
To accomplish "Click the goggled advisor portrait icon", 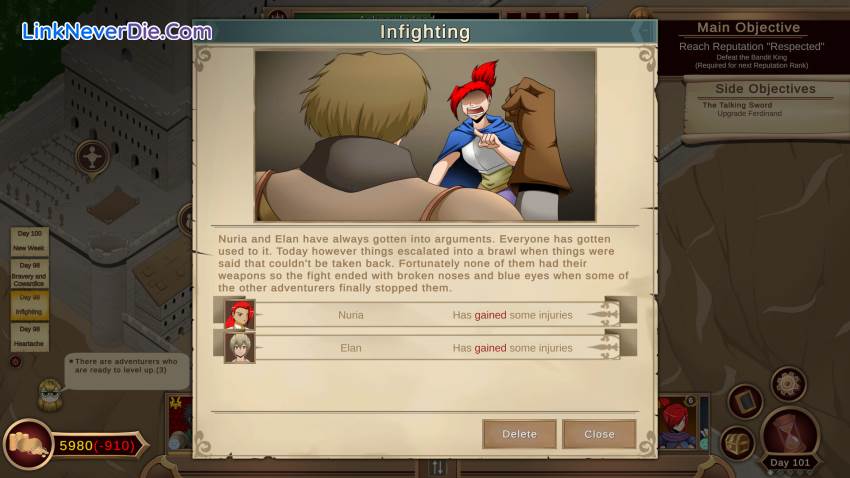I will click(49, 393).
